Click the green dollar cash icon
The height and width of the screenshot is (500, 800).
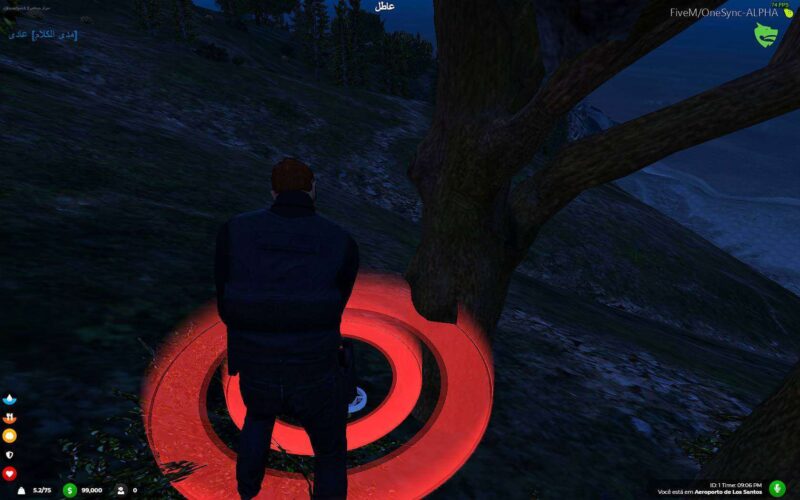coord(70,490)
